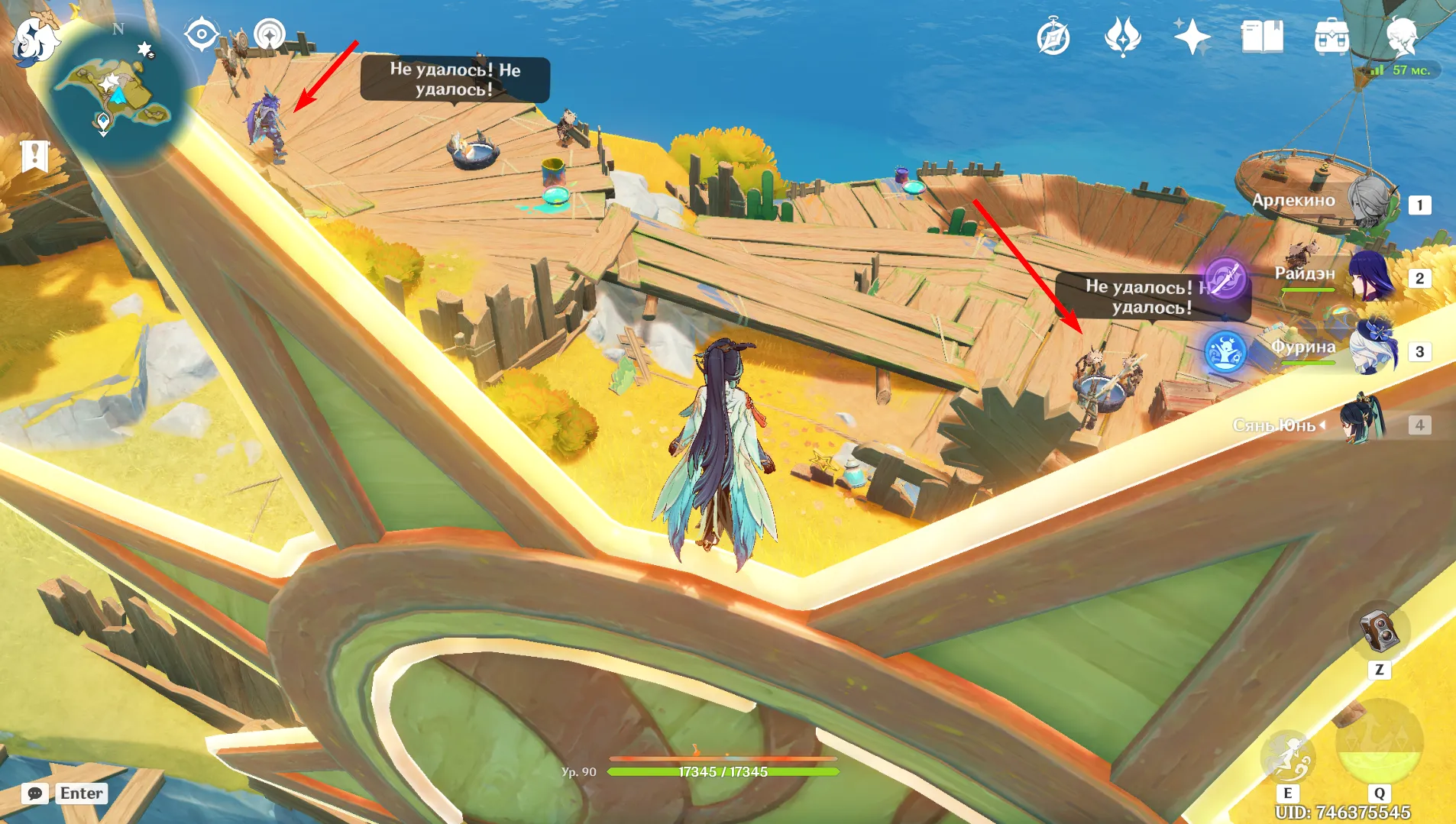Trigger Furina's blue burst icon
Viewport: 1456px width, 824px height.
[x=1225, y=351]
